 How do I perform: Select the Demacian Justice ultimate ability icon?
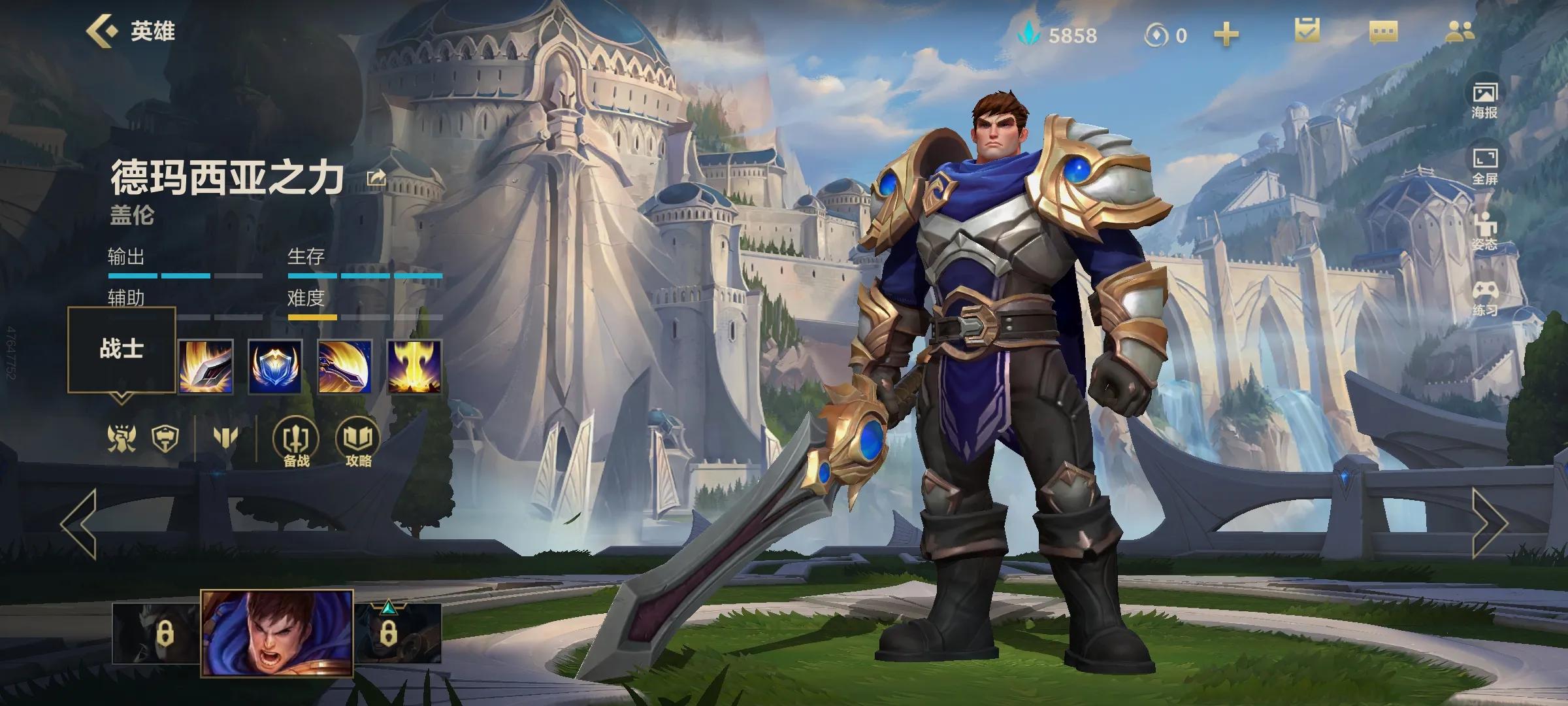pyautogui.click(x=414, y=367)
